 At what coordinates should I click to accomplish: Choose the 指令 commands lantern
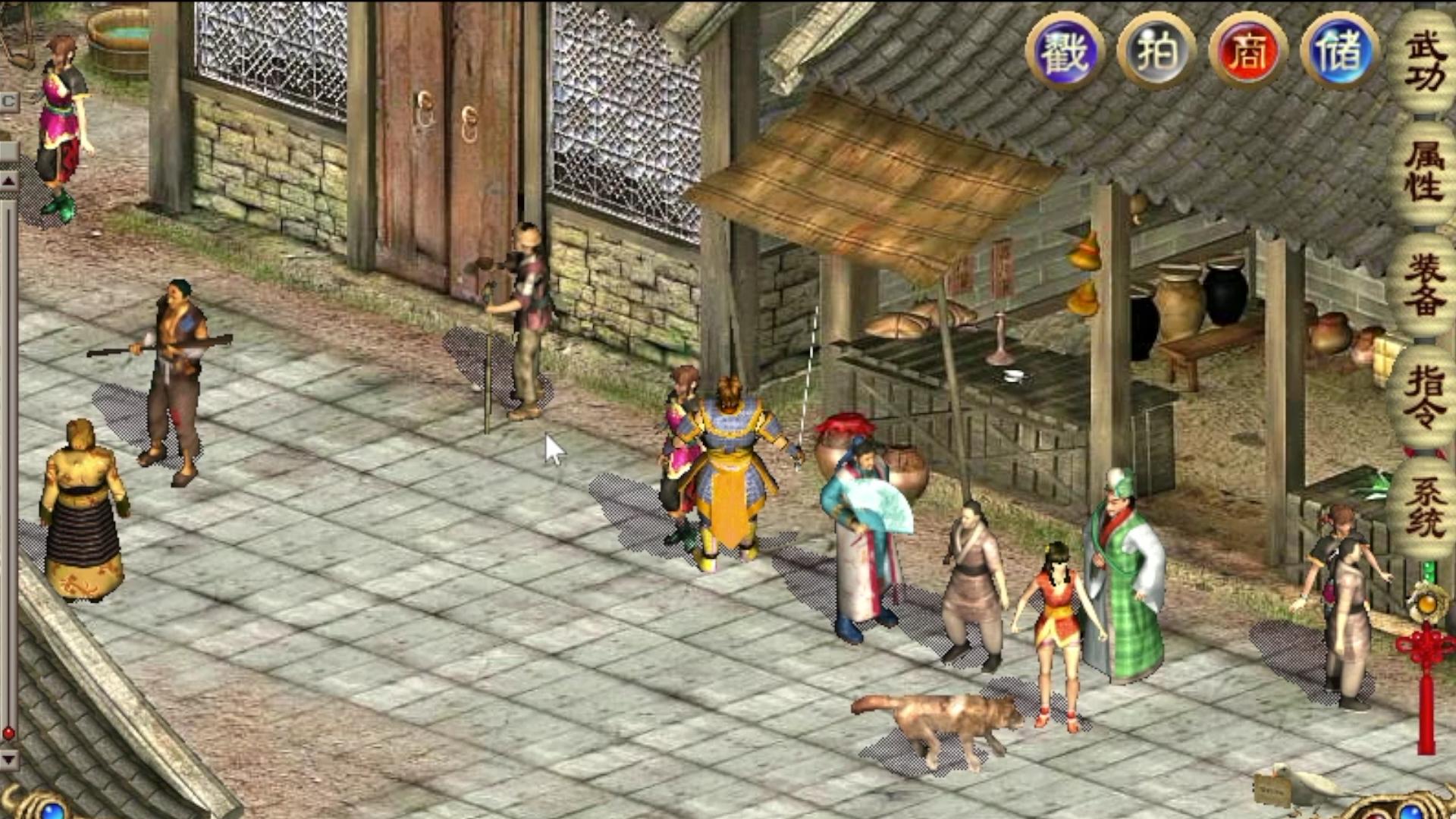click(x=1424, y=396)
